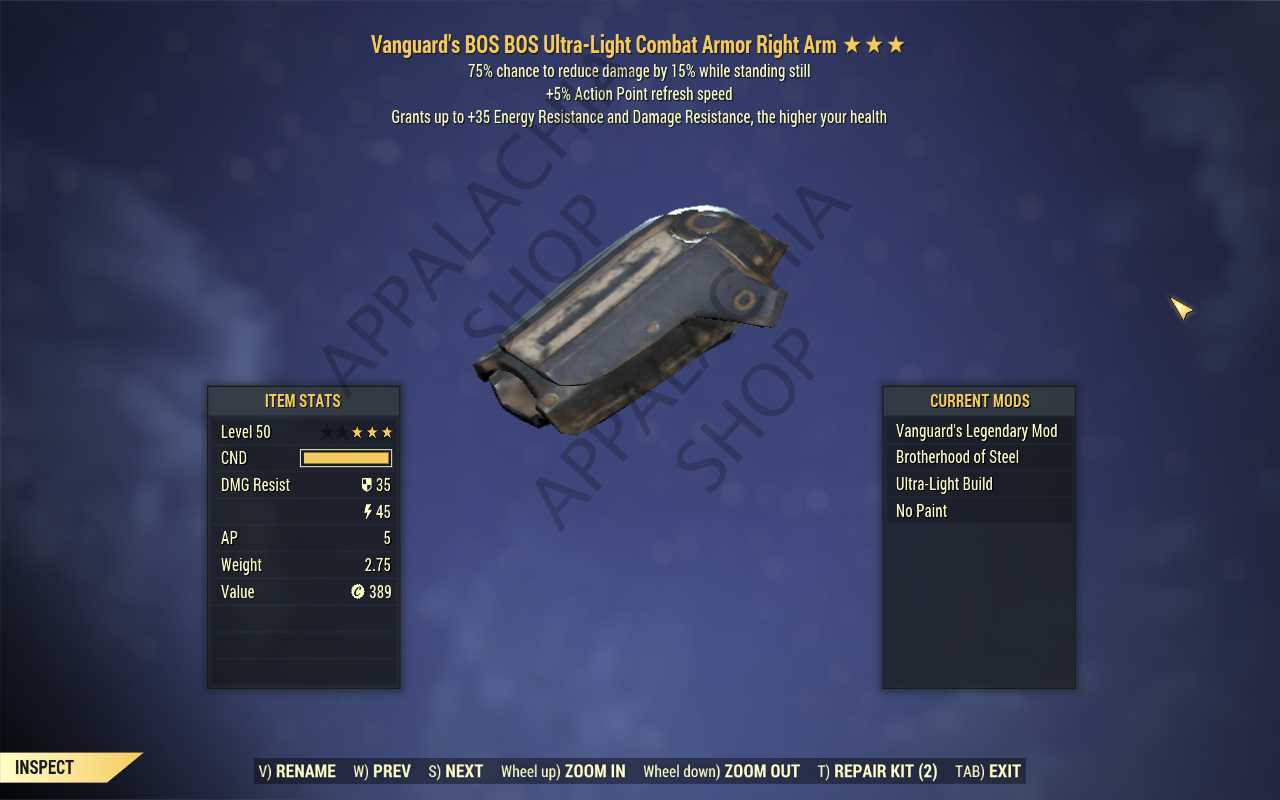Exit the inspect screen

click(988, 771)
